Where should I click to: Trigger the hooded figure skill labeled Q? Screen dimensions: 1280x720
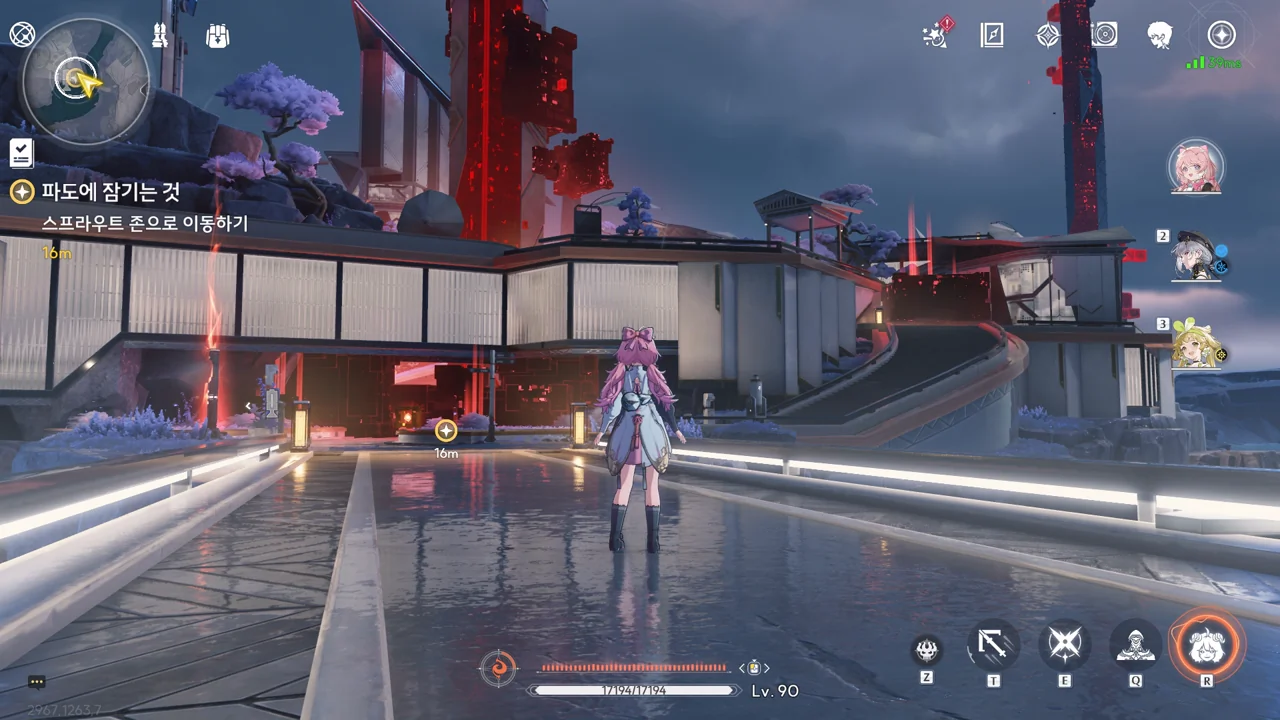[x=1136, y=645]
